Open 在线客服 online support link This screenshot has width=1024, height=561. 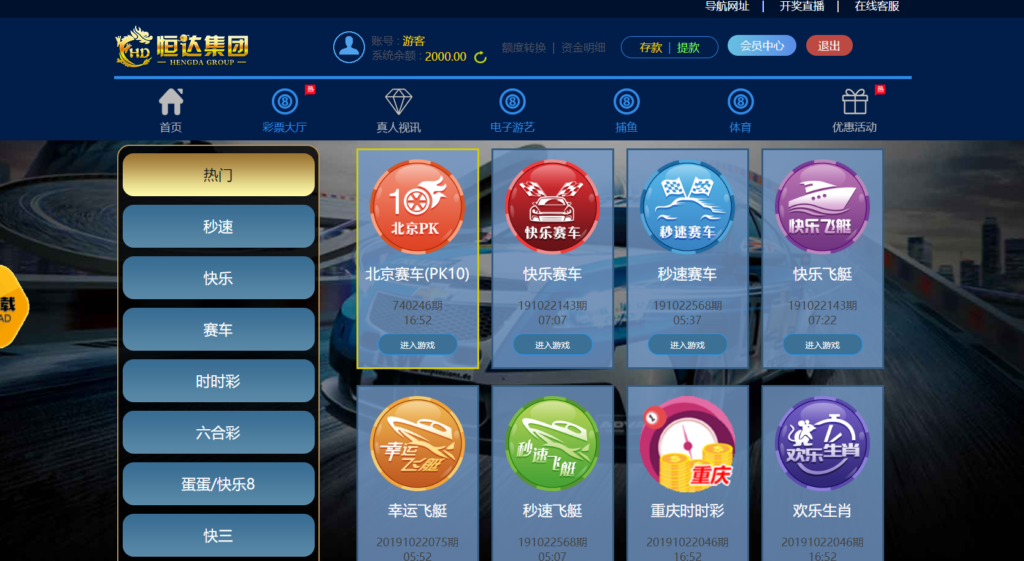876,6
